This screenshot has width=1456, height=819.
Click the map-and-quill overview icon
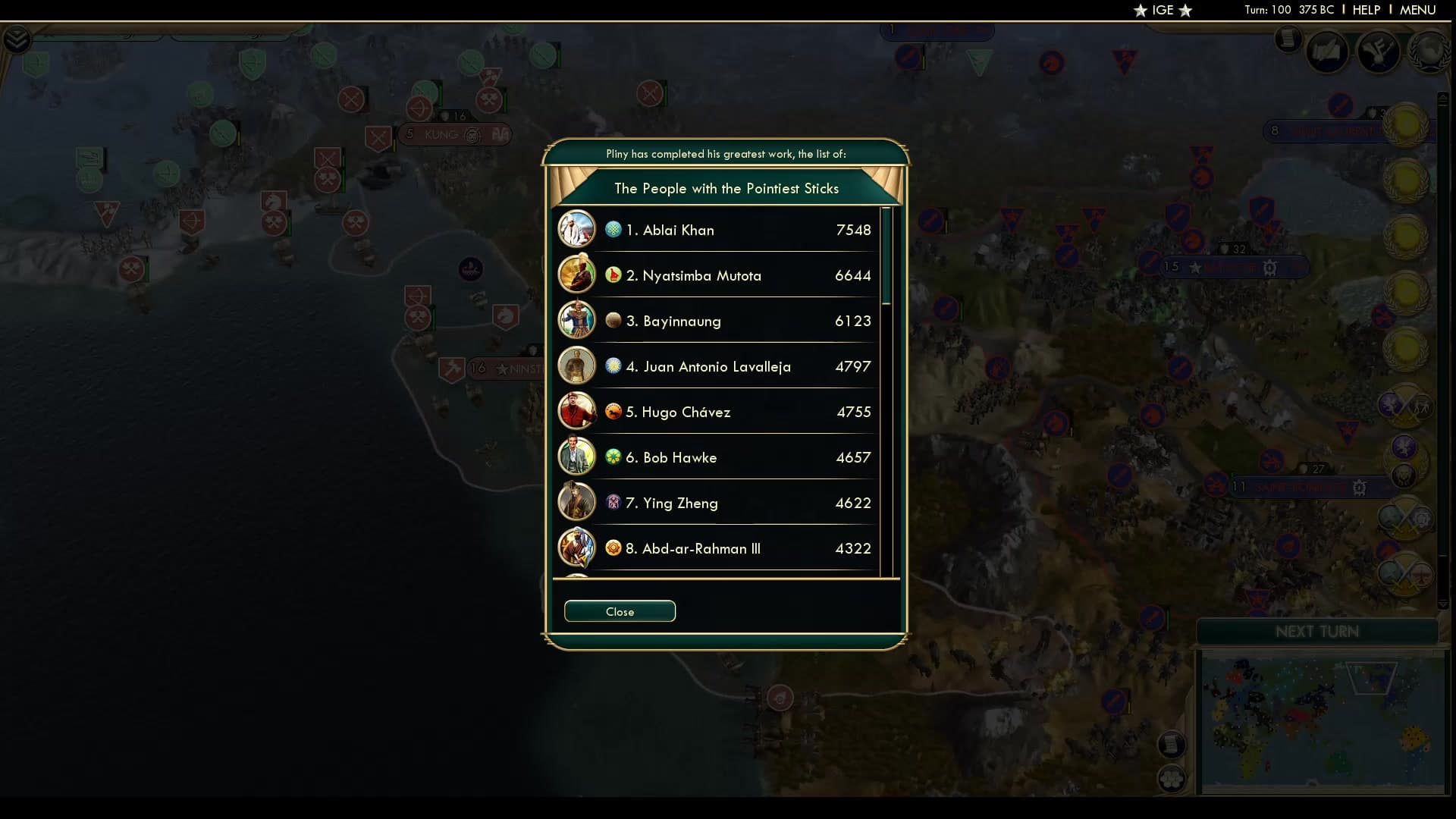[x=1329, y=52]
